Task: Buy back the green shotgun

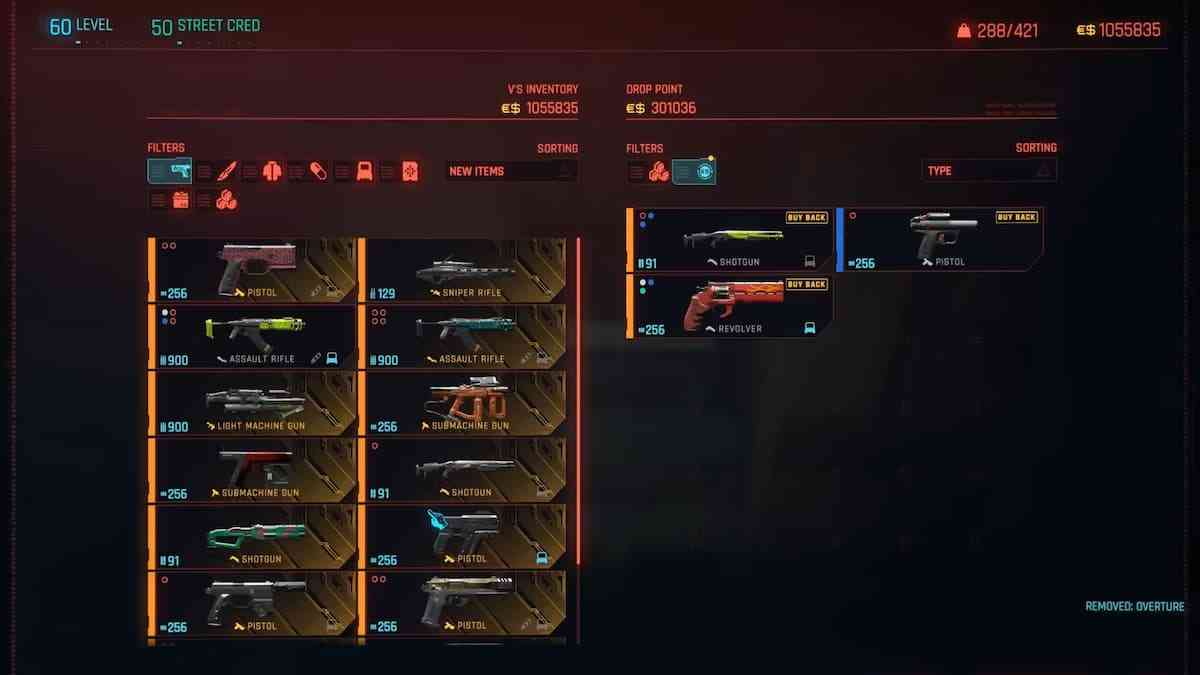Action: [x=730, y=240]
